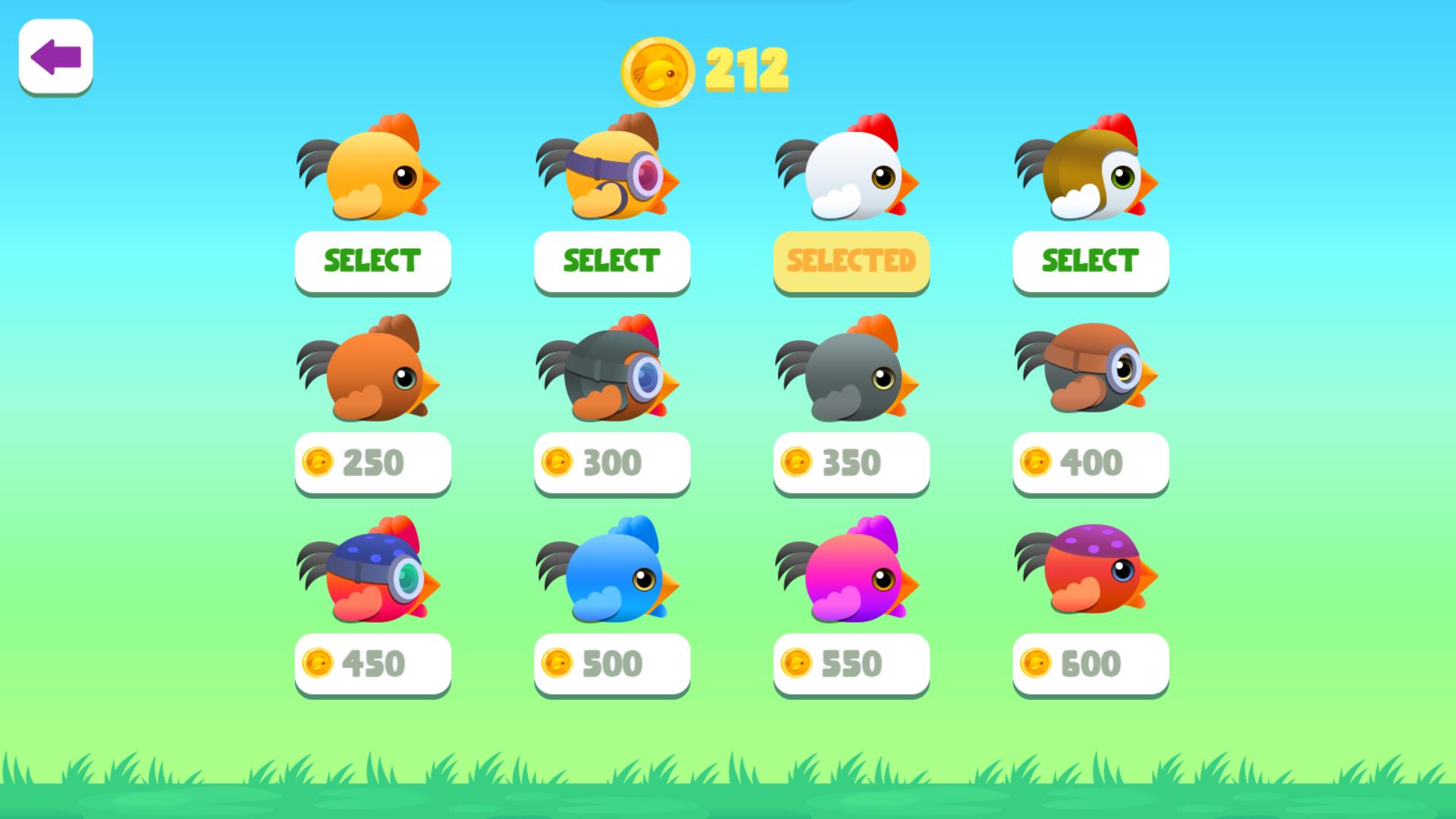
Task: Click SELECT under the yellow chick
Action: [x=372, y=262]
